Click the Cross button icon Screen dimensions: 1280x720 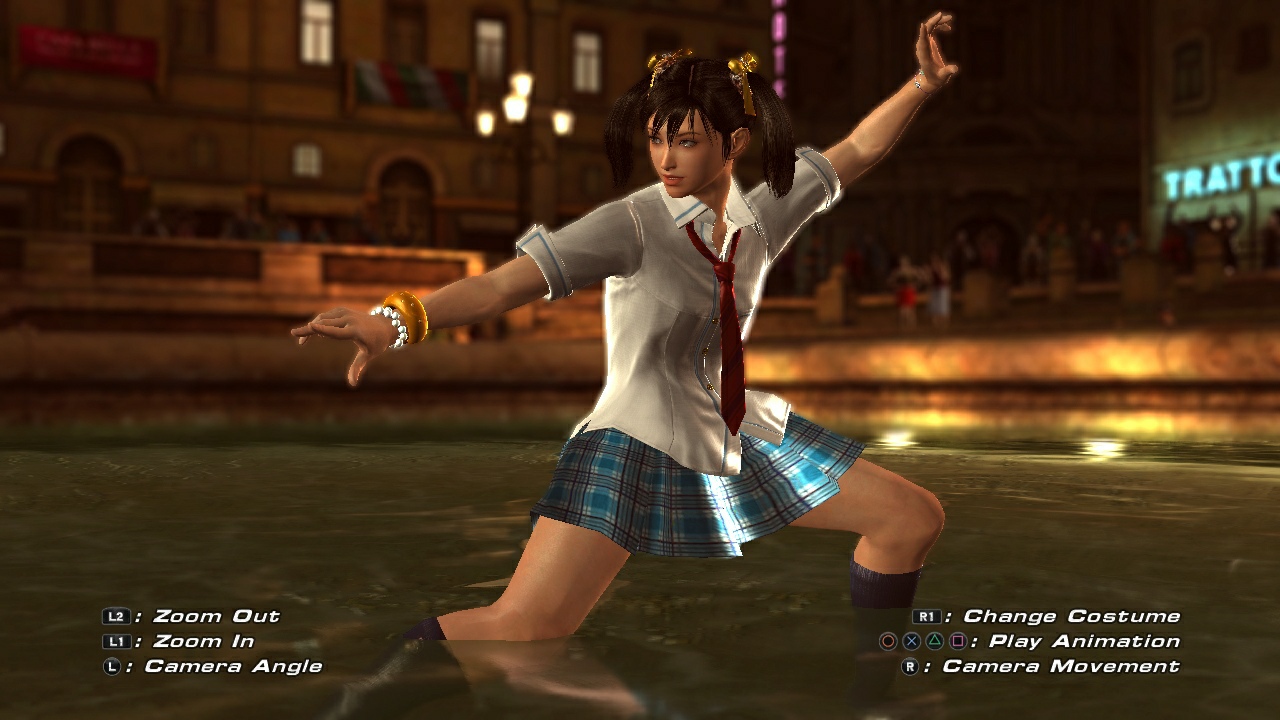pyautogui.click(x=911, y=641)
